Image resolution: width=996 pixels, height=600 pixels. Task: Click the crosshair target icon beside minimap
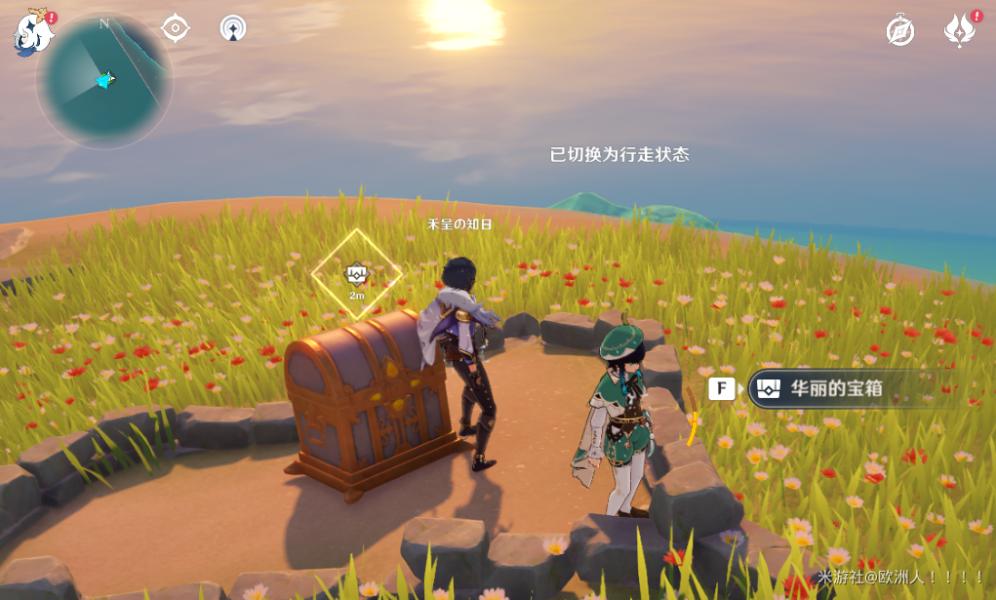click(x=176, y=28)
